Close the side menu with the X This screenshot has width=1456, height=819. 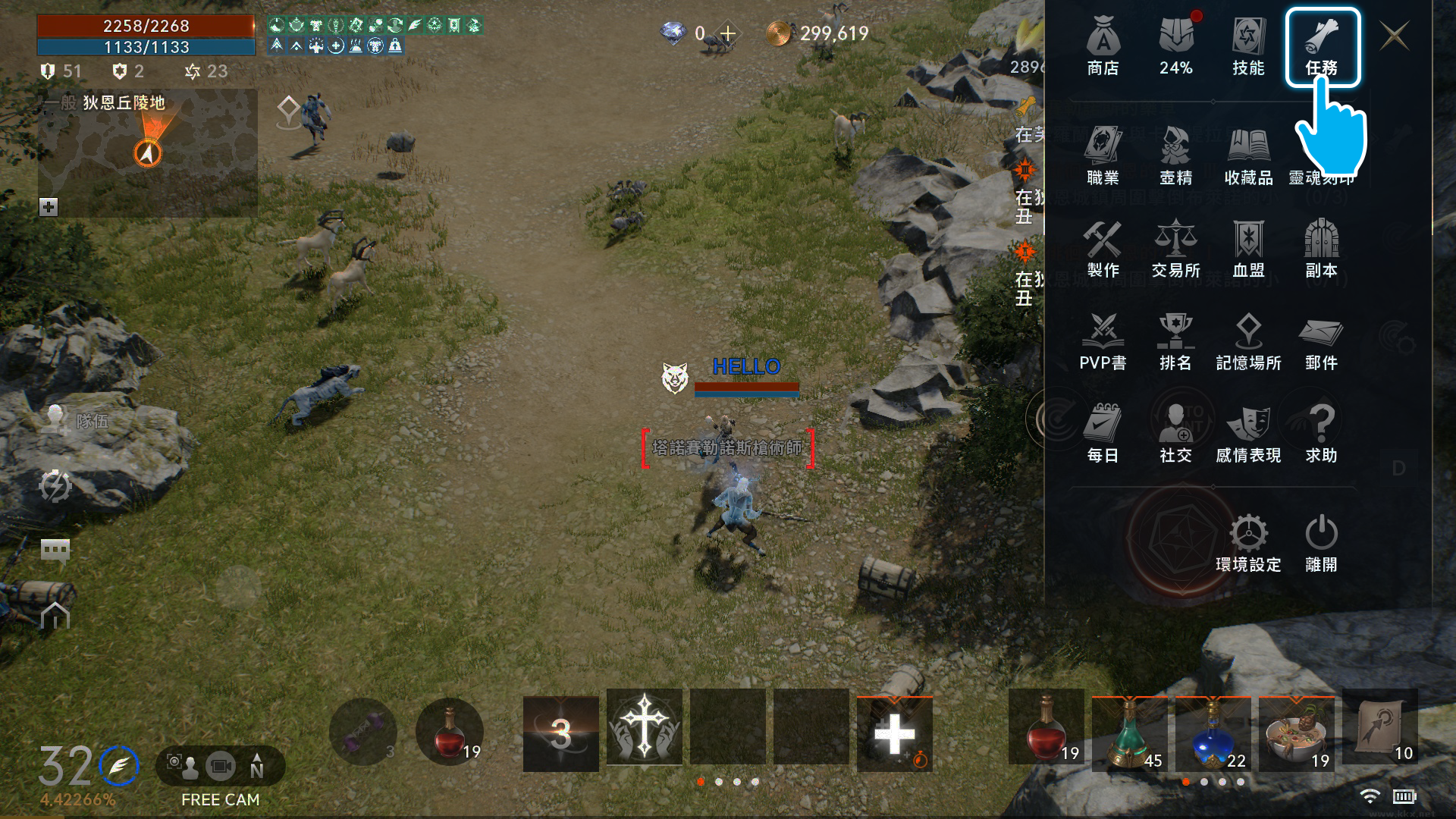tap(1395, 36)
